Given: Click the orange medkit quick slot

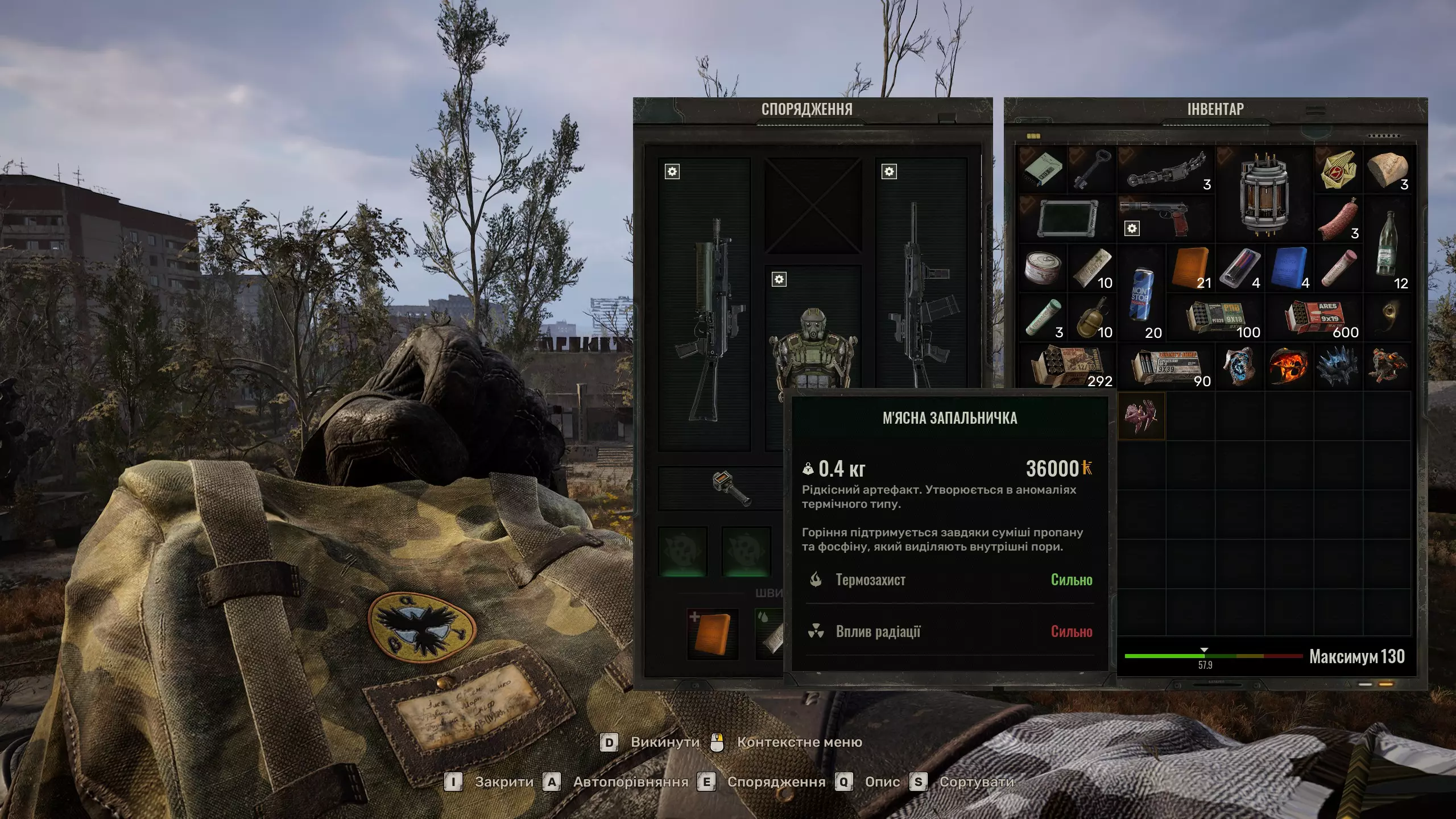Looking at the screenshot, I should (712, 634).
